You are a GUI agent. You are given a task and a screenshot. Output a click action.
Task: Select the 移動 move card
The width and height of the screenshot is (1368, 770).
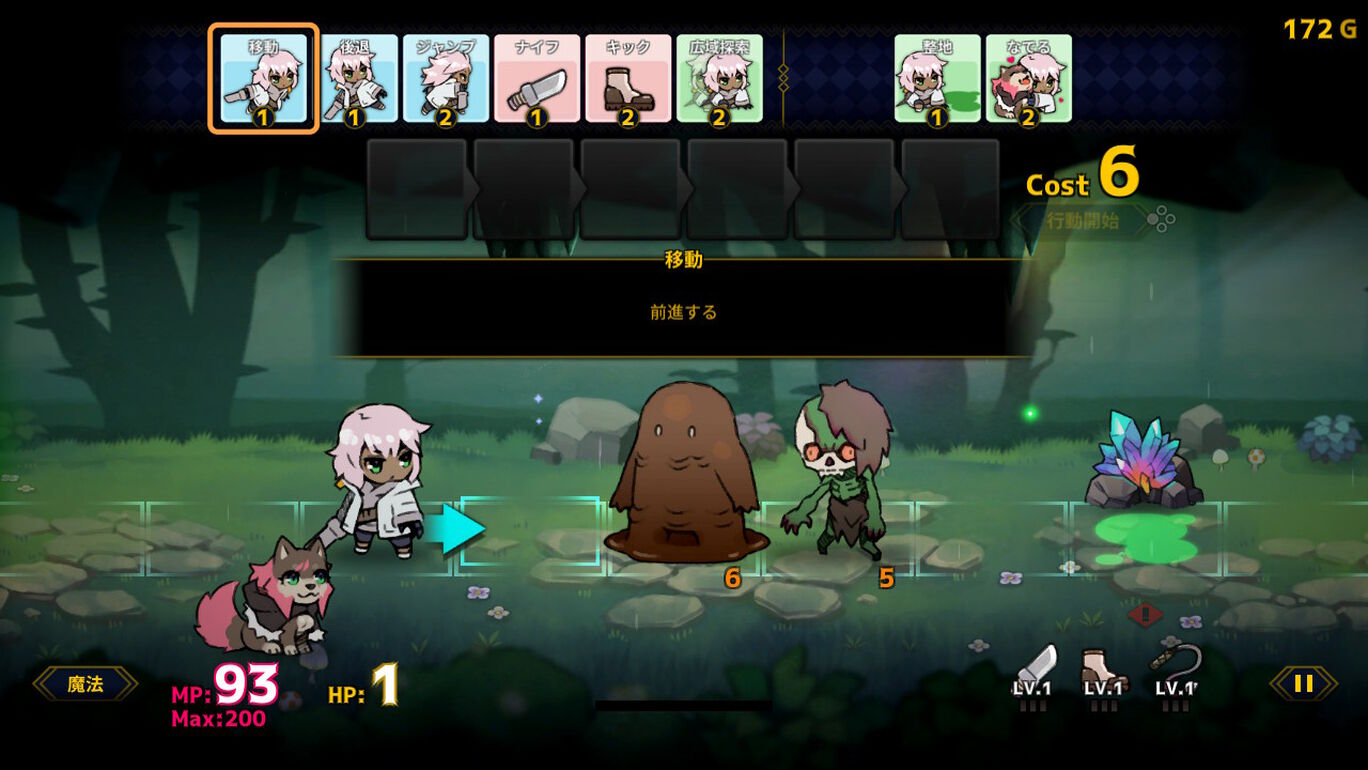coord(263,79)
